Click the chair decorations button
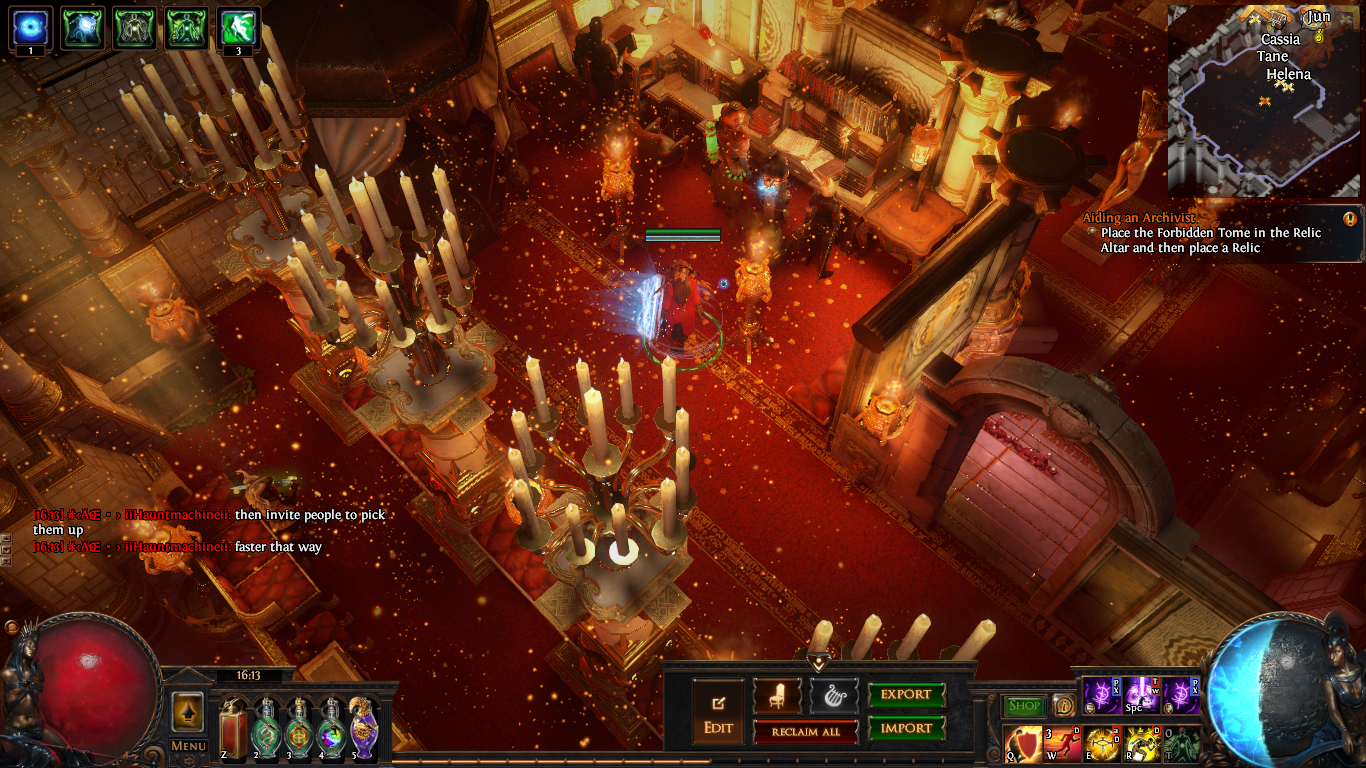Image resolution: width=1366 pixels, height=768 pixels. pos(777,695)
